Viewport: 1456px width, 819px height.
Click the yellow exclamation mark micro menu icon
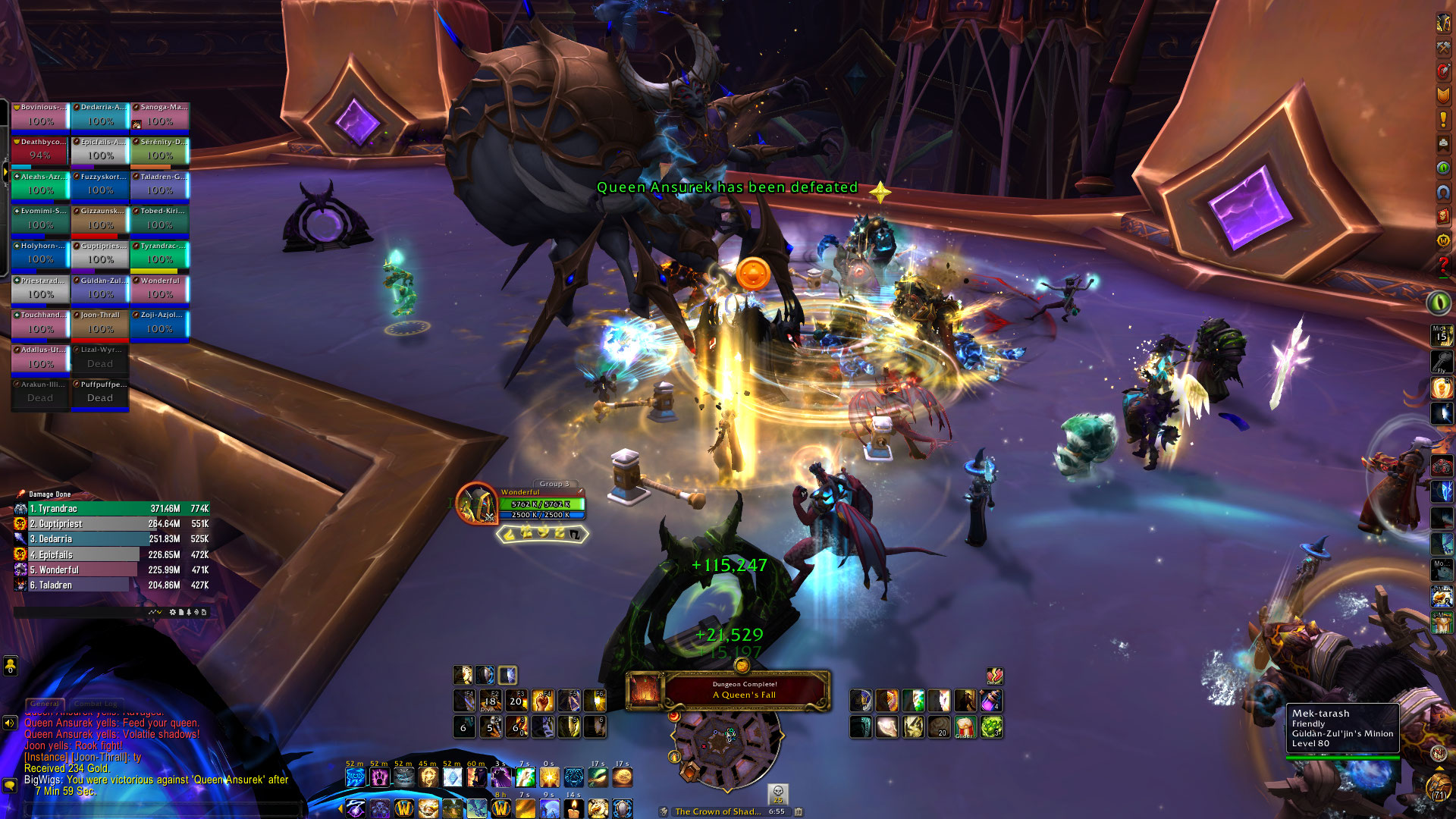(1443, 119)
